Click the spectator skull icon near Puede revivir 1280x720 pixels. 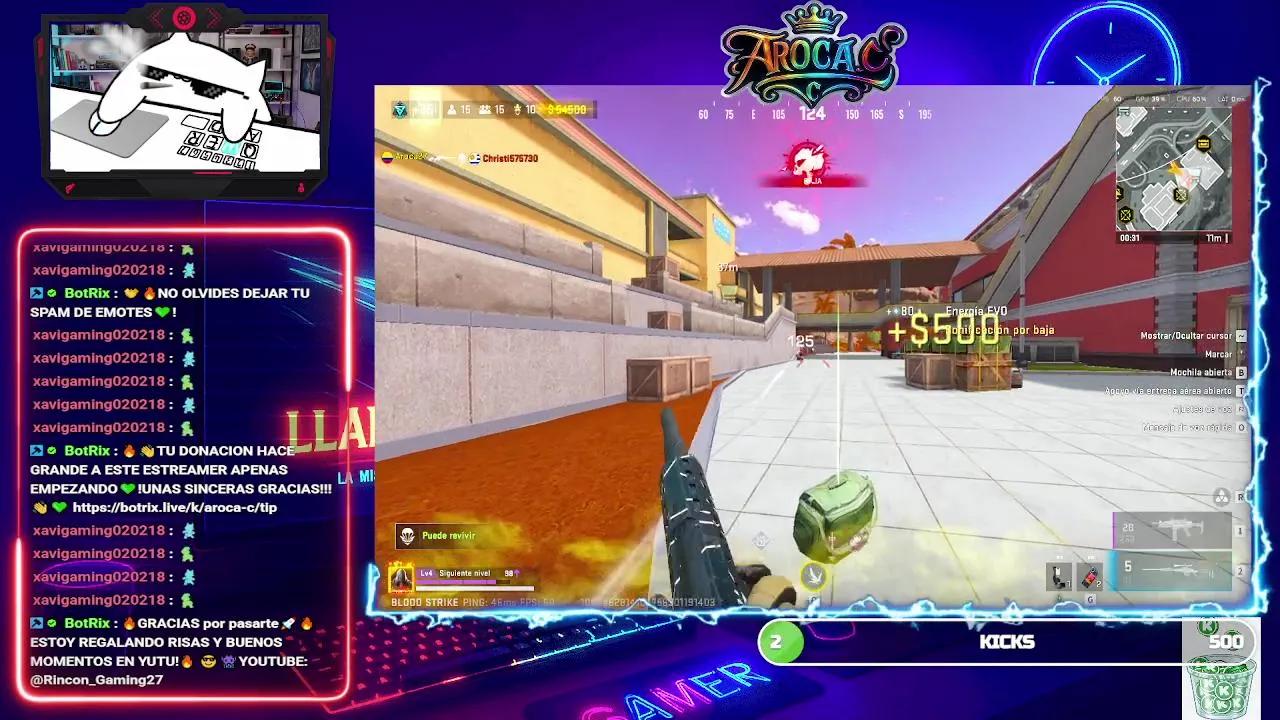pos(408,537)
